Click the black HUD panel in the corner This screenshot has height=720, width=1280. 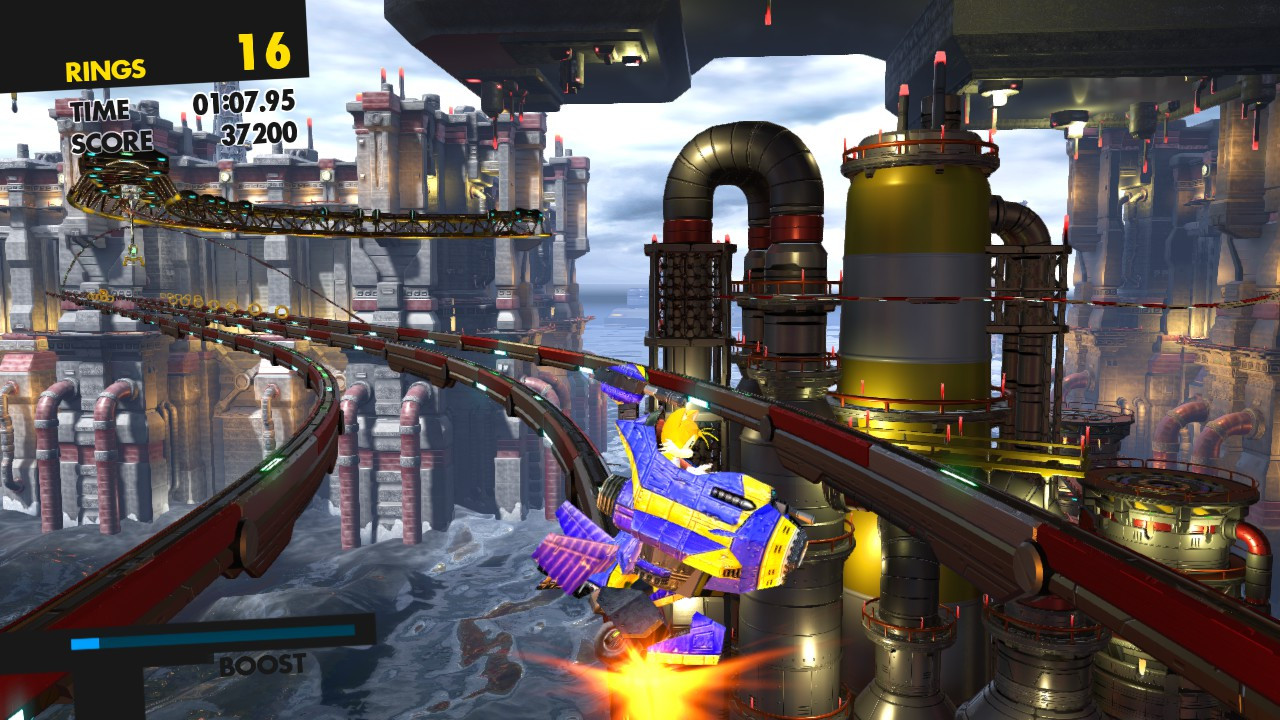150,25
